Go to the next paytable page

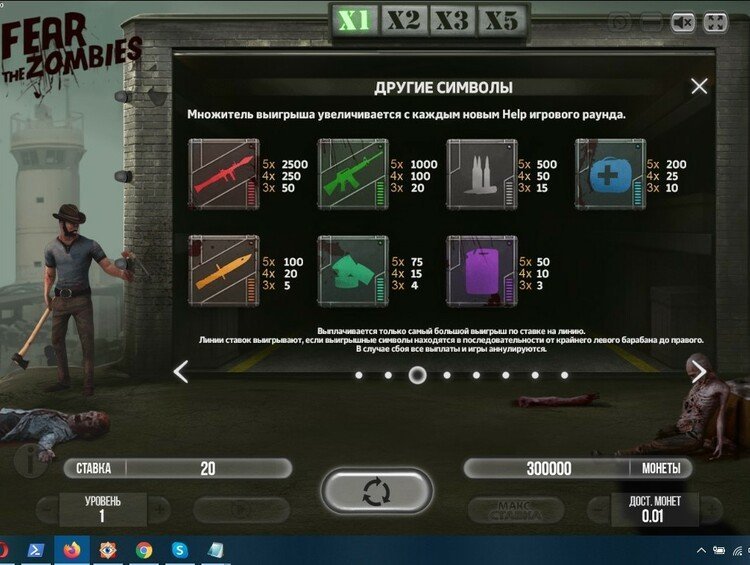coord(699,372)
